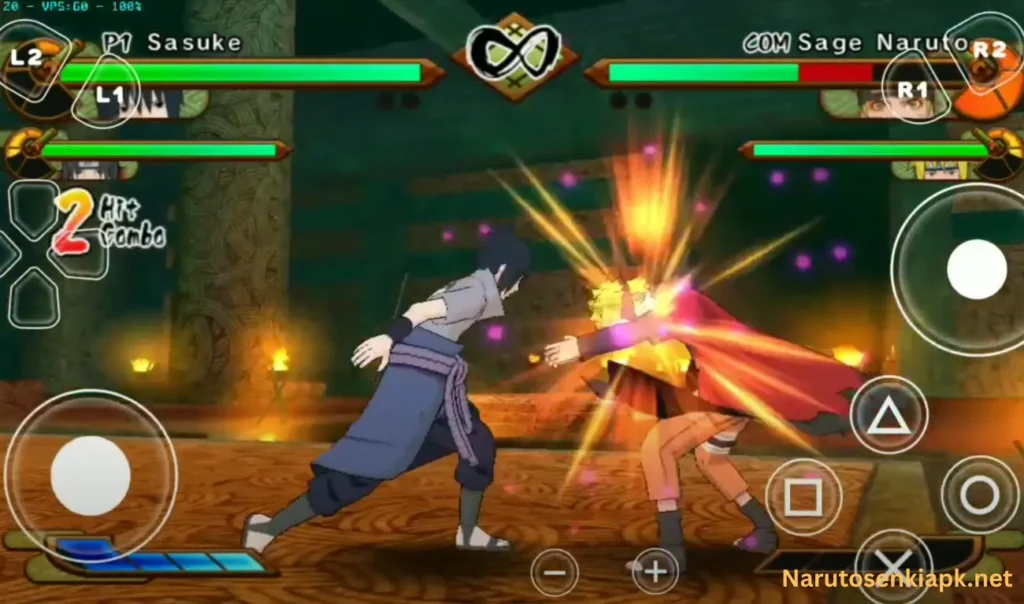Tap the circle touch button

[x=979, y=495]
